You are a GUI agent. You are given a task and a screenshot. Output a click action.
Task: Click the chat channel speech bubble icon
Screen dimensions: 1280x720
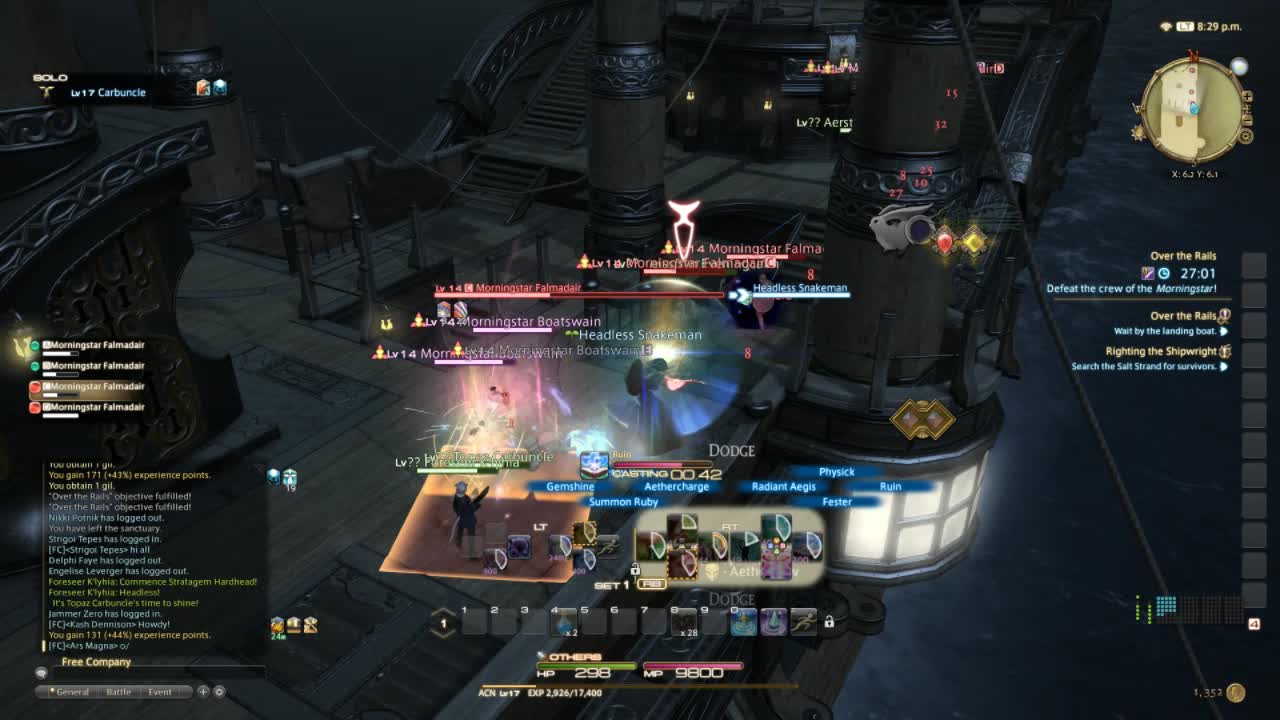tap(41, 673)
